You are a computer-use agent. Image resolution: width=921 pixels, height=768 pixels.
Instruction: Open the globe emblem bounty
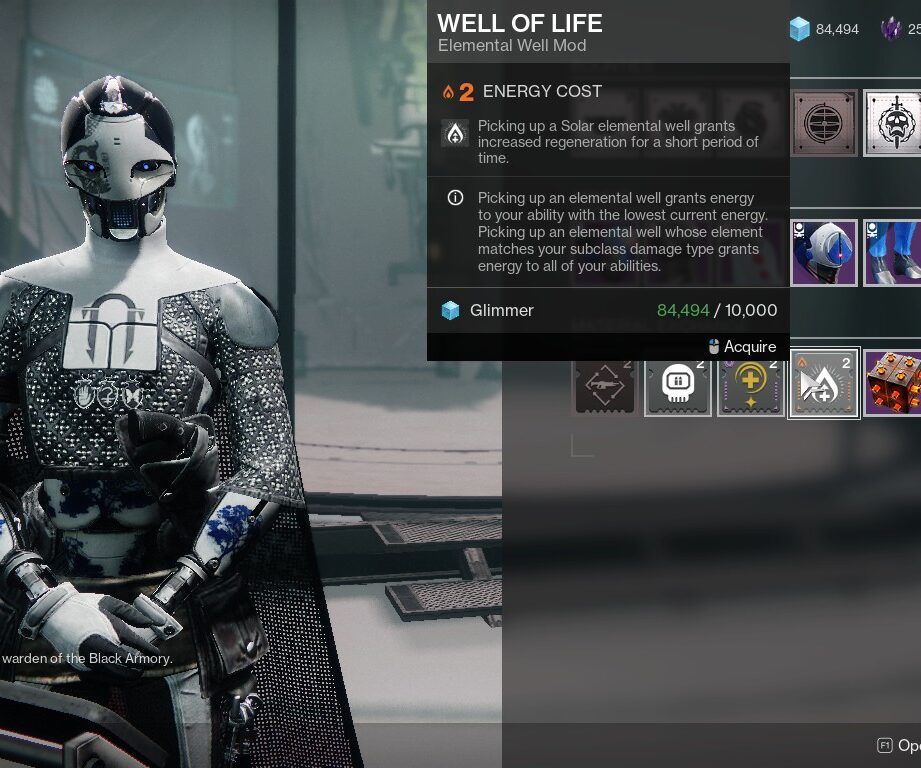tap(824, 123)
